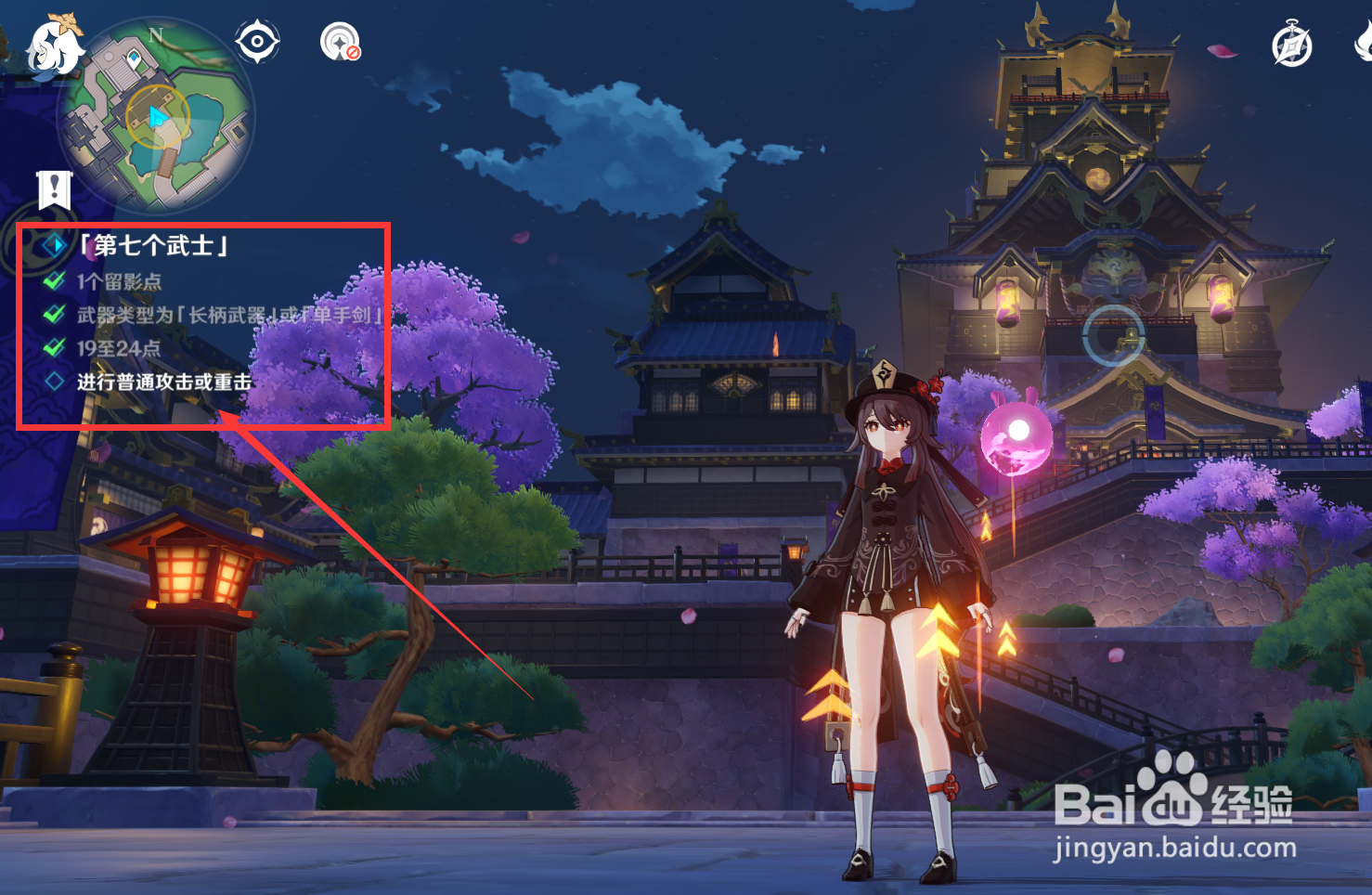
Task: Click the eye-shaped elemental sight icon
Action: click(x=257, y=41)
